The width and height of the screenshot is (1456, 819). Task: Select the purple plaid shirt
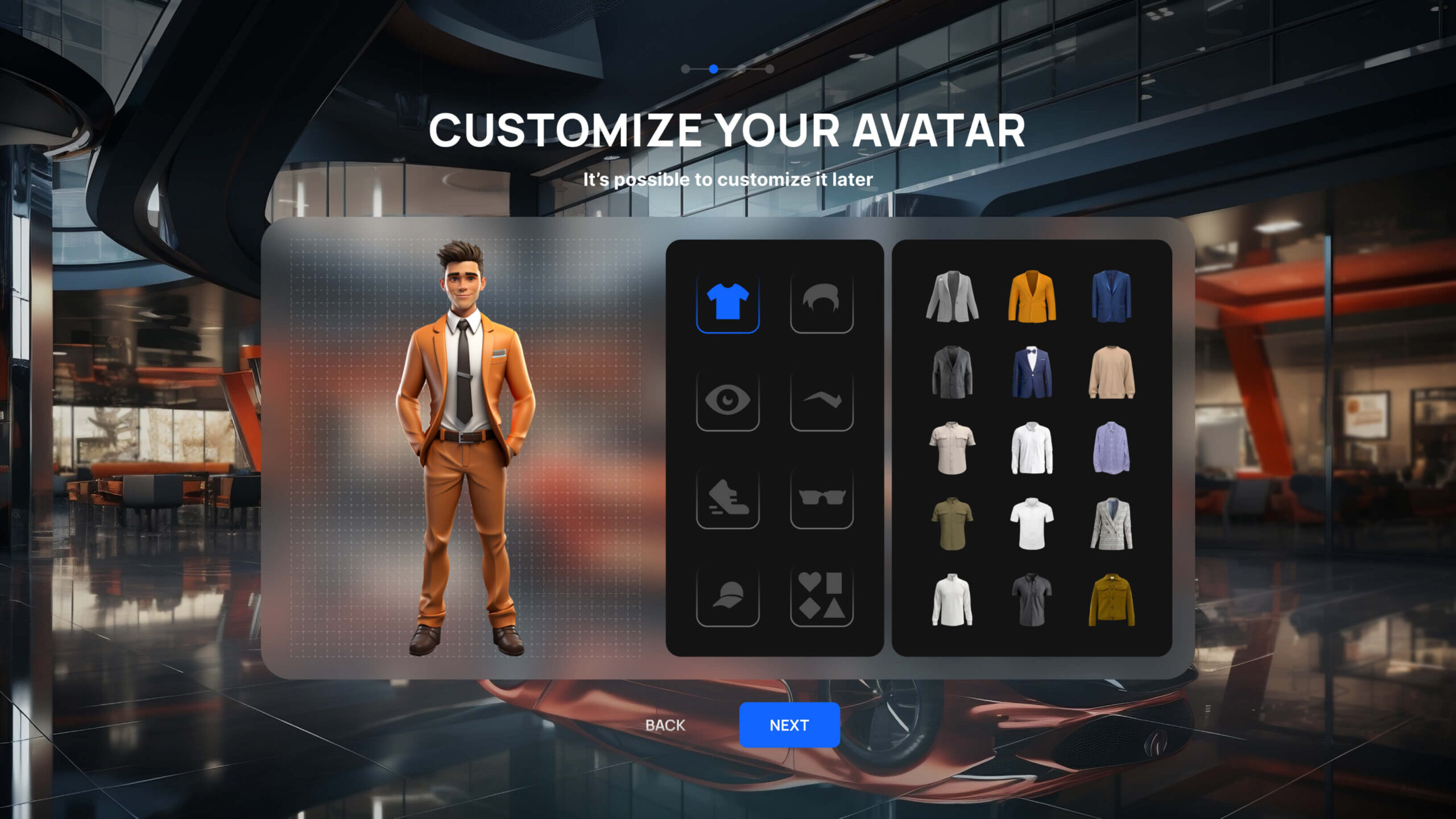point(1111,448)
